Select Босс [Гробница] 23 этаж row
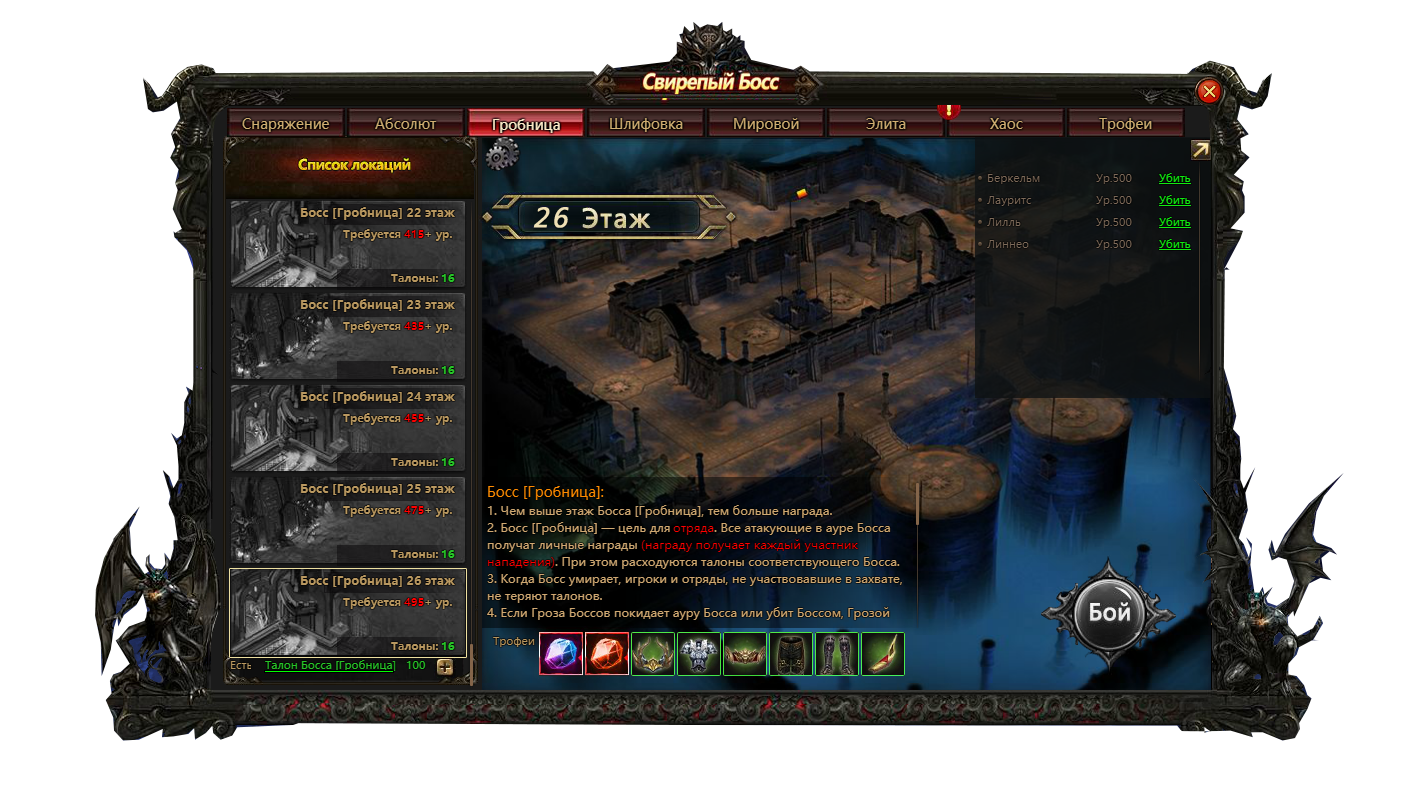The image size is (1409, 807). point(347,336)
